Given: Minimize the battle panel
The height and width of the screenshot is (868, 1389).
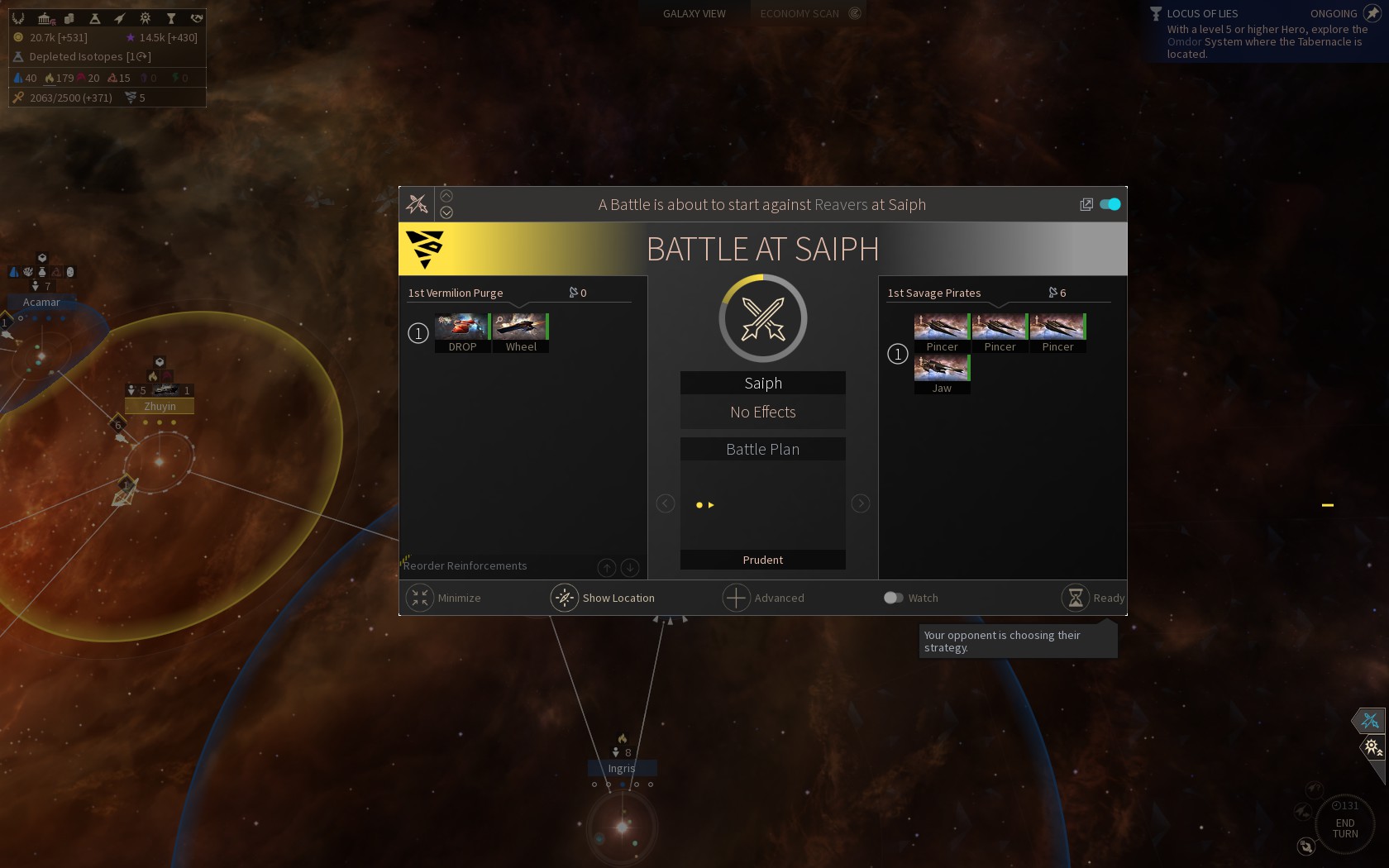Looking at the screenshot, I should point(420,598).
